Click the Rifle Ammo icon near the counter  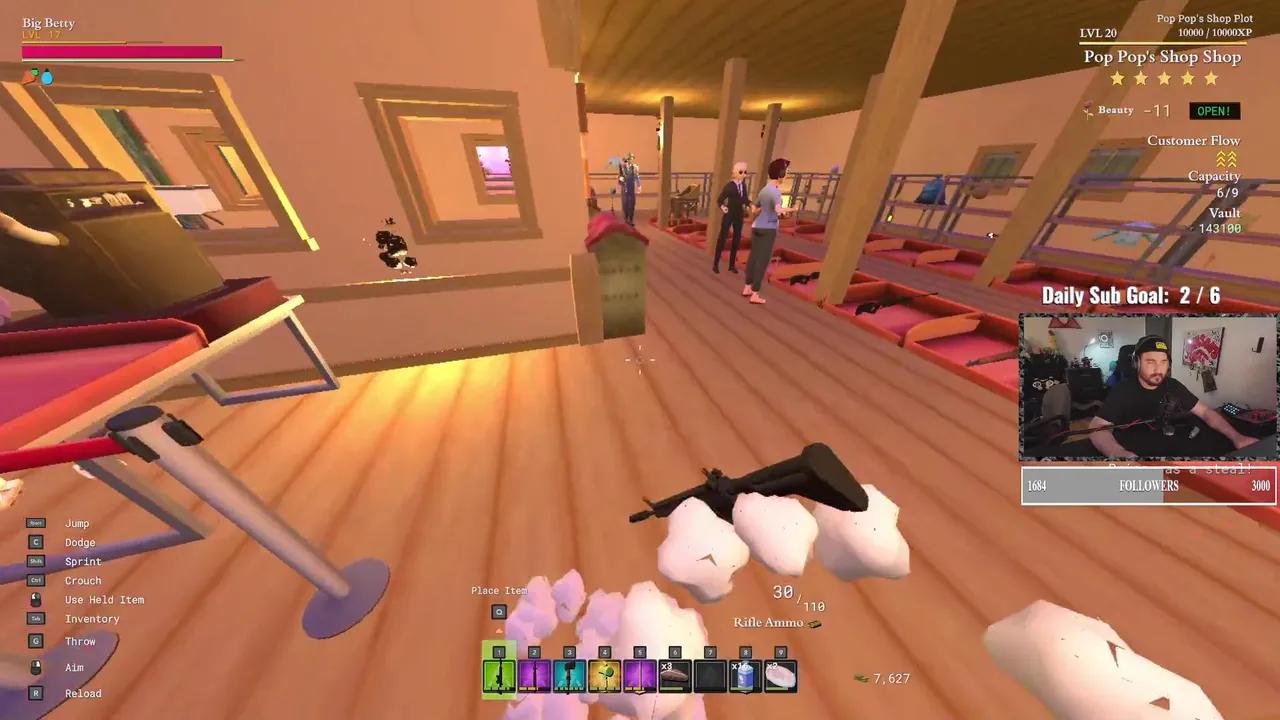817,622
